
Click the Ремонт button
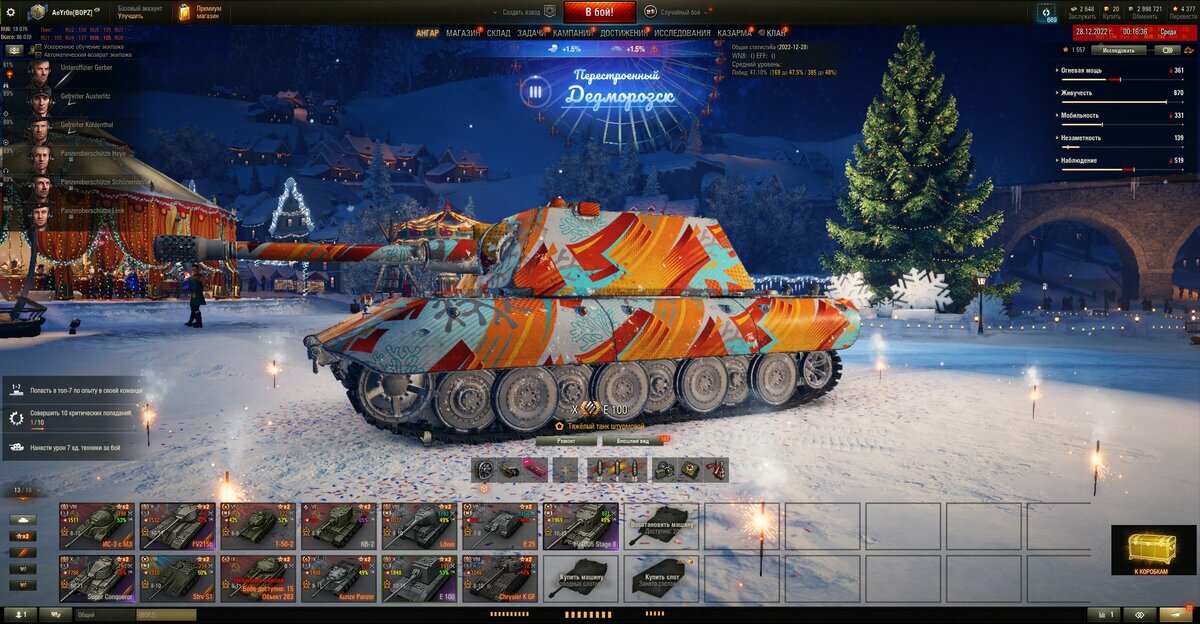click(565, 440)
